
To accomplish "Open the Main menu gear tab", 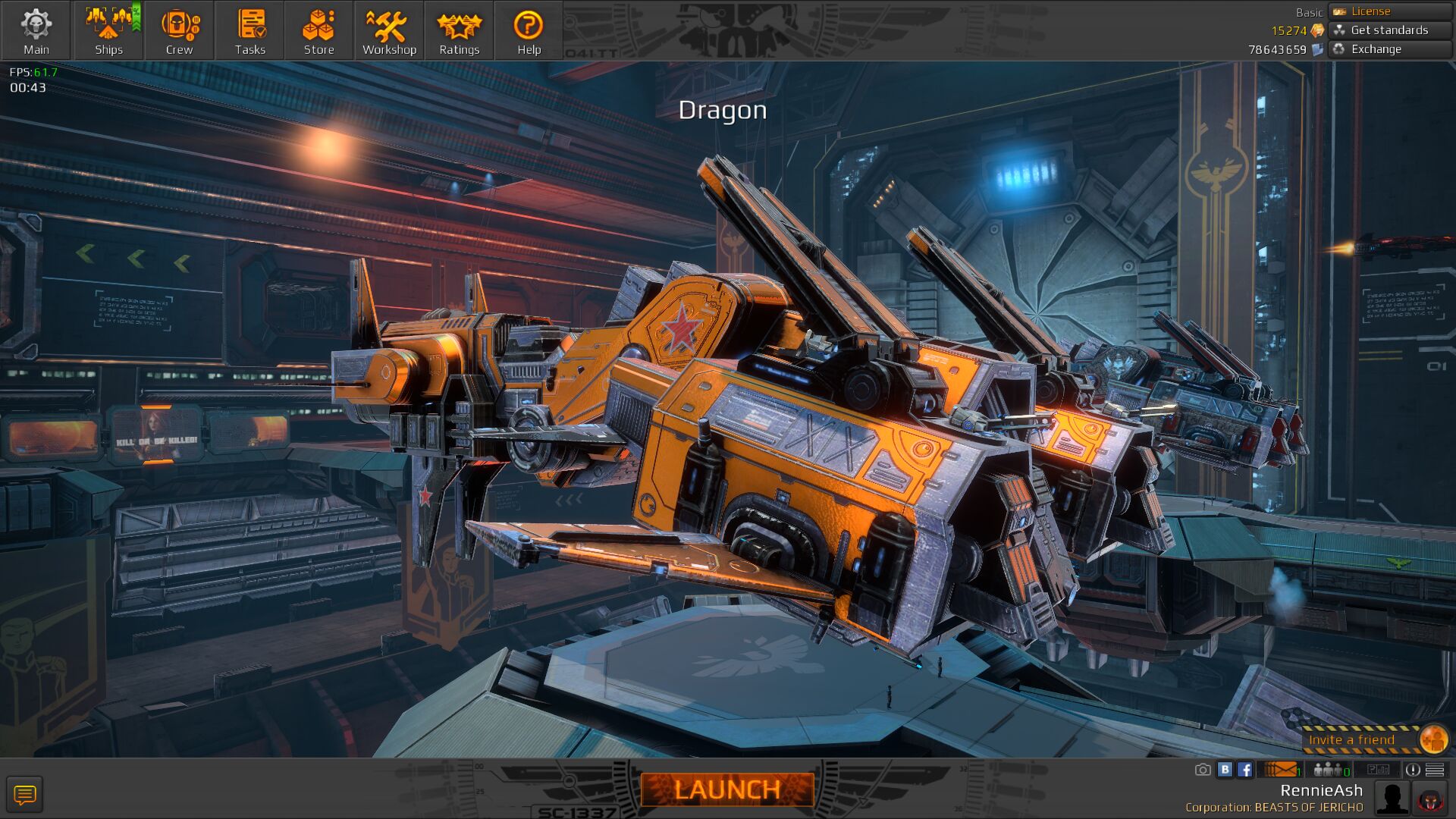I will click(36, 31).
